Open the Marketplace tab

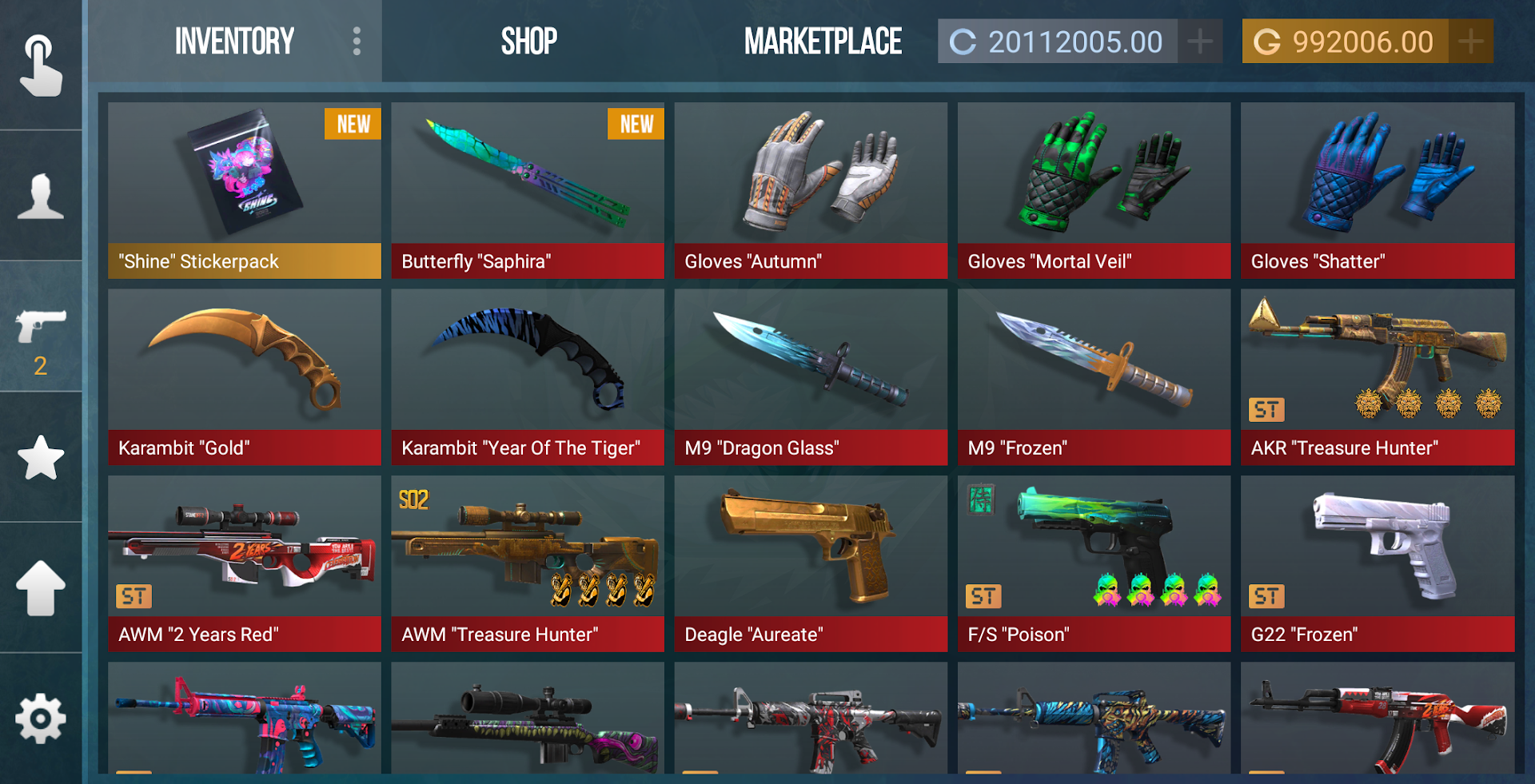[x=823, y=41]
